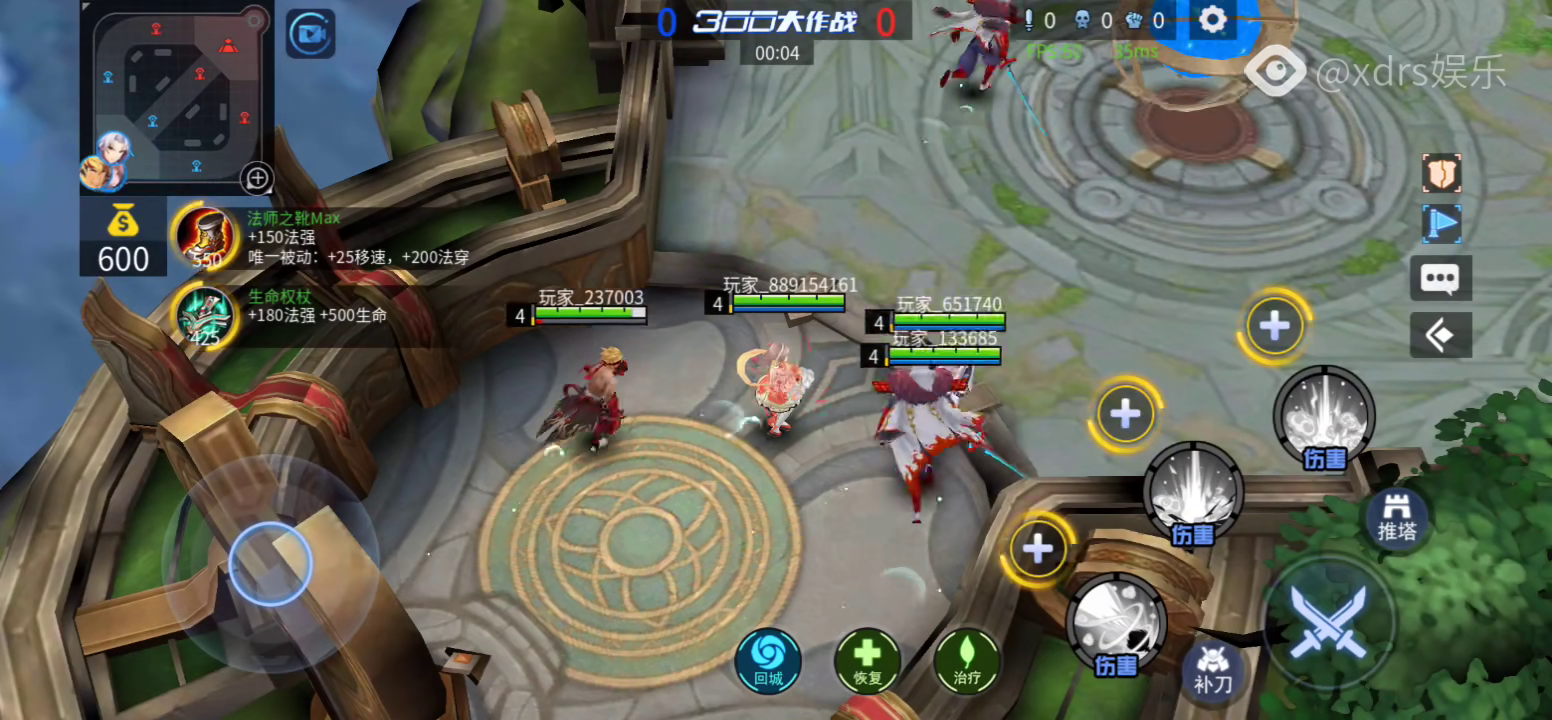This screenshot has width=1552, height=720.
Task: Tap the crossed swords attack button
Action: pos(1328,621)
